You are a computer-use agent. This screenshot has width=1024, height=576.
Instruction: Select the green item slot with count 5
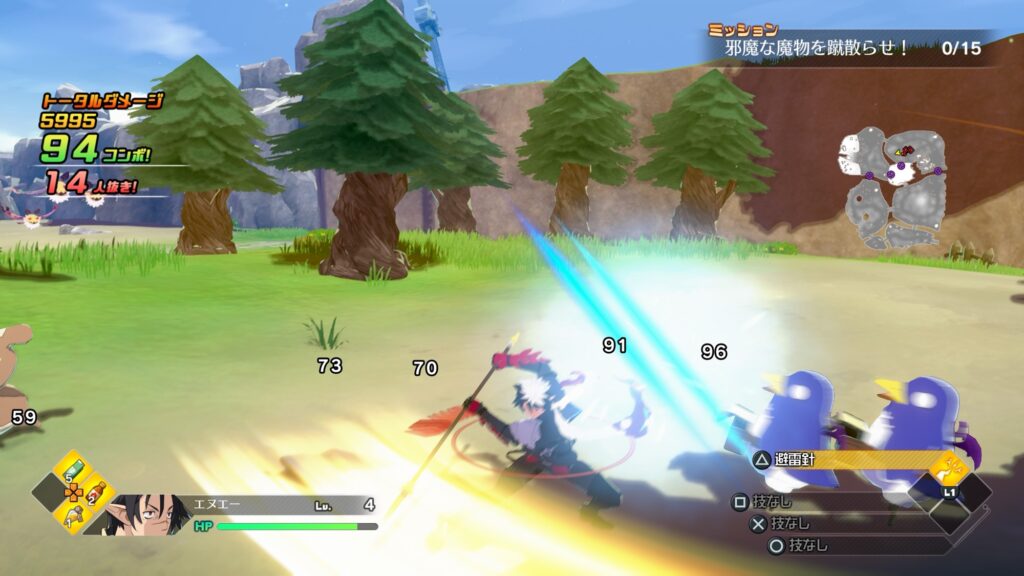coord(71,468)
